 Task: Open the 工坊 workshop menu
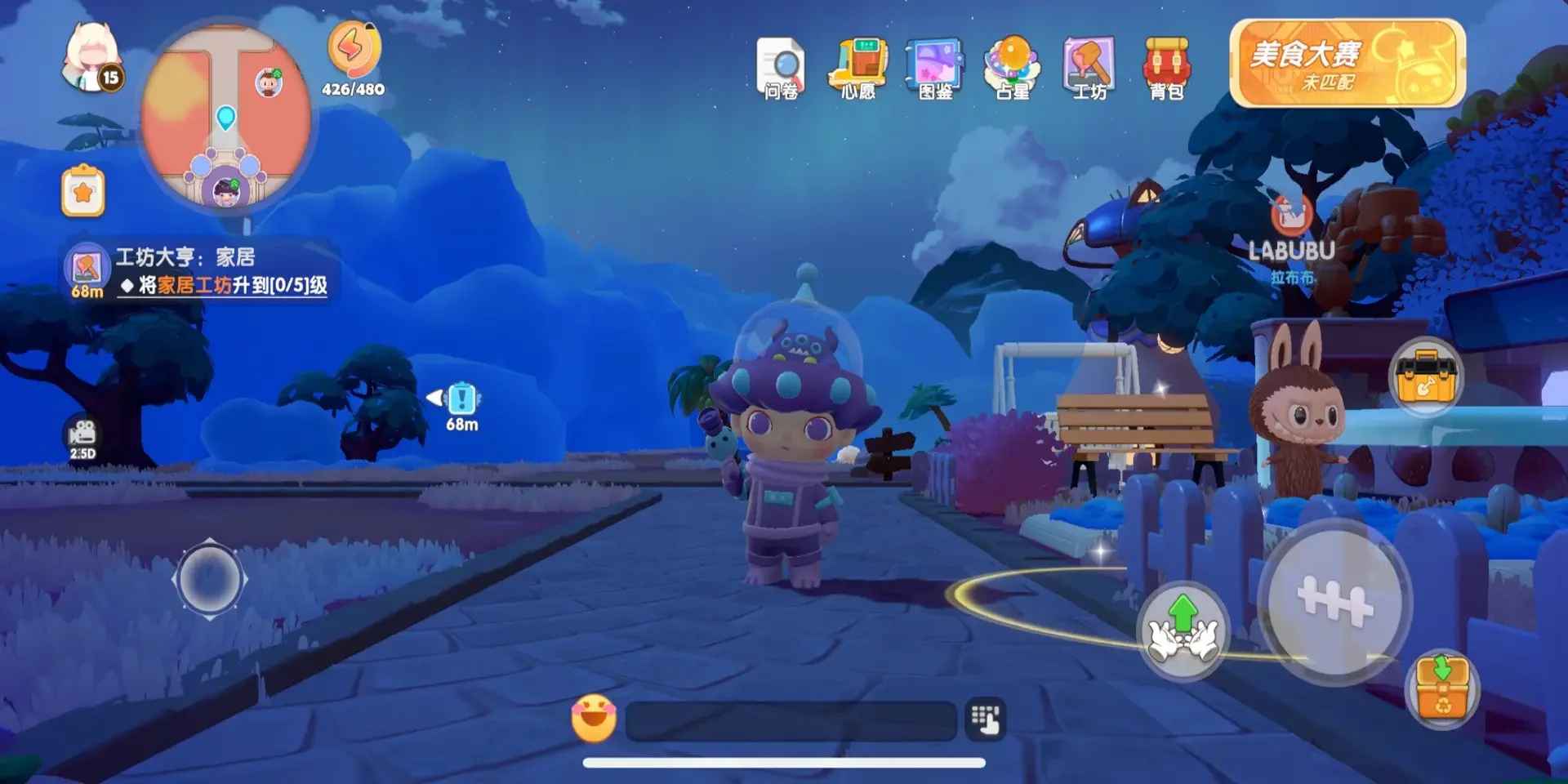click(x=1089, y=68)
